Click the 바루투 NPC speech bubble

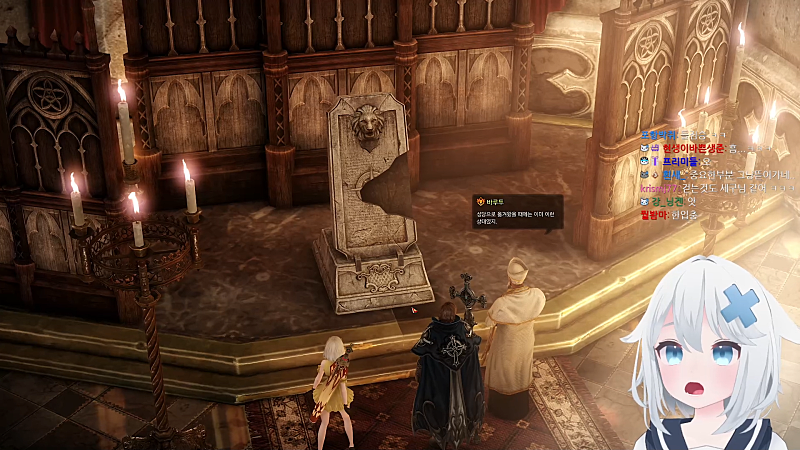[517, 211]
